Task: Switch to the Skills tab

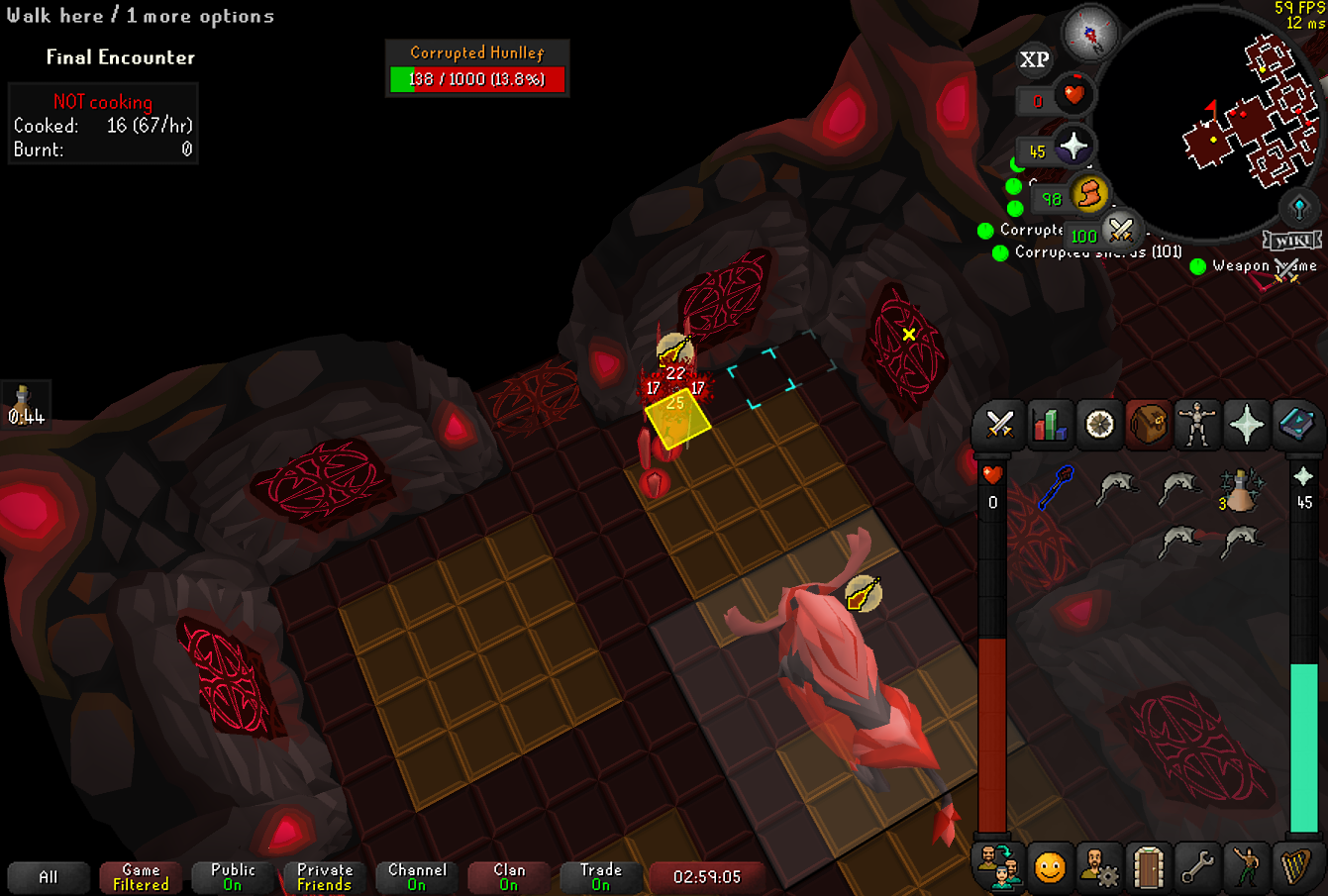Action: (1050, 425)
